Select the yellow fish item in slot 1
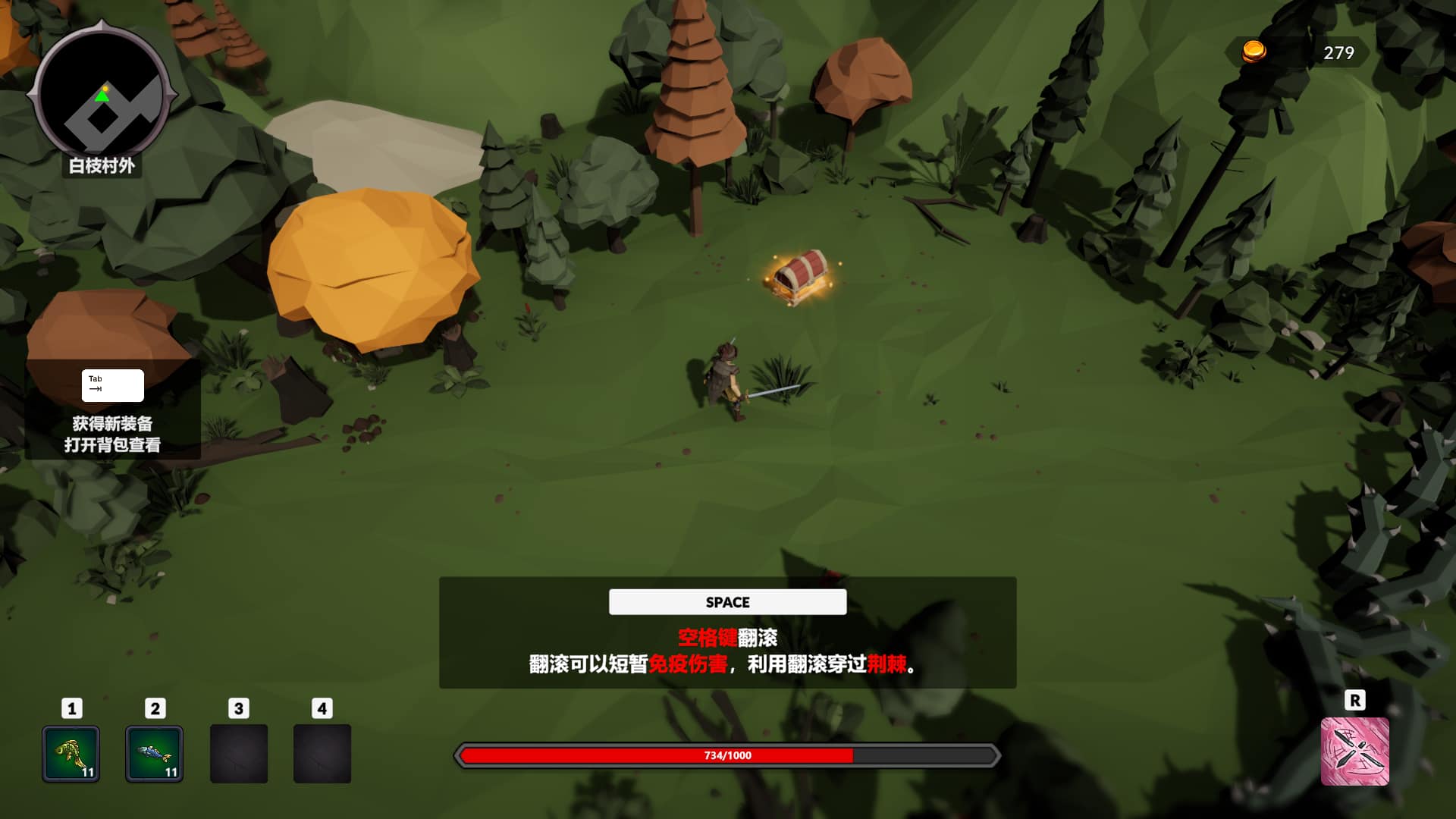1456x819 pixels. [71, 753]
